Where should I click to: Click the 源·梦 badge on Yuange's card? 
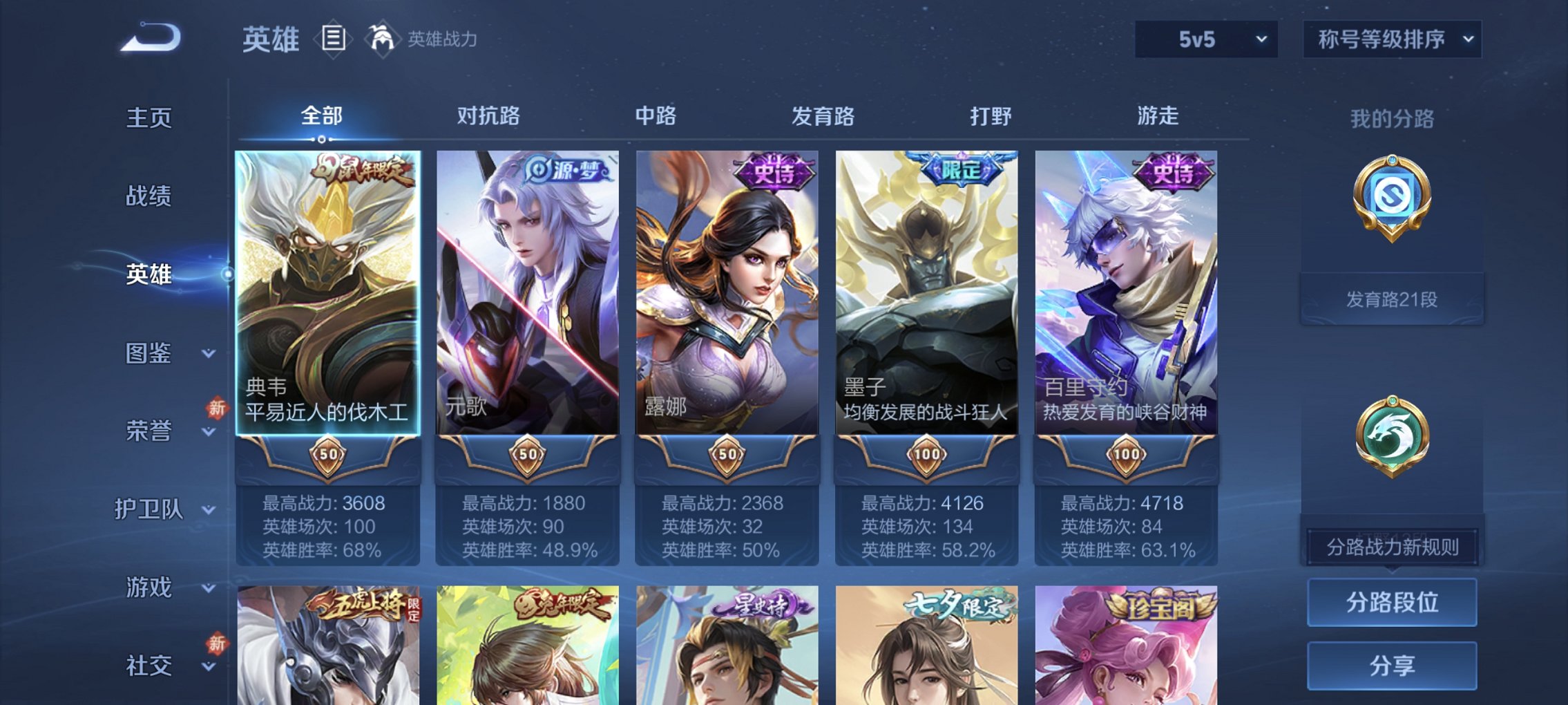pos(563,168)
